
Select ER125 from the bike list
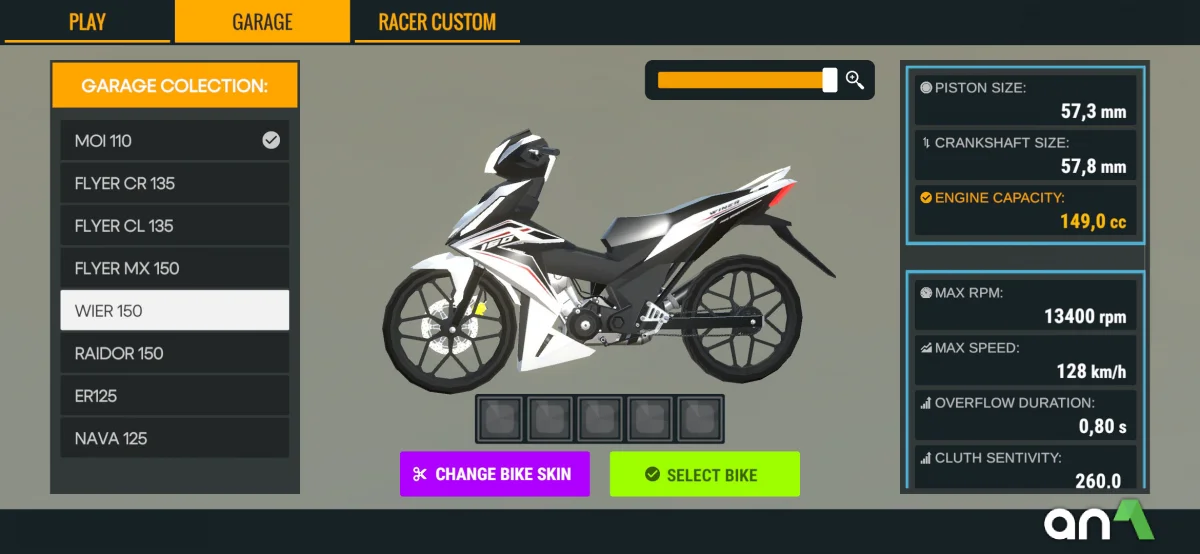pos(174,396)
